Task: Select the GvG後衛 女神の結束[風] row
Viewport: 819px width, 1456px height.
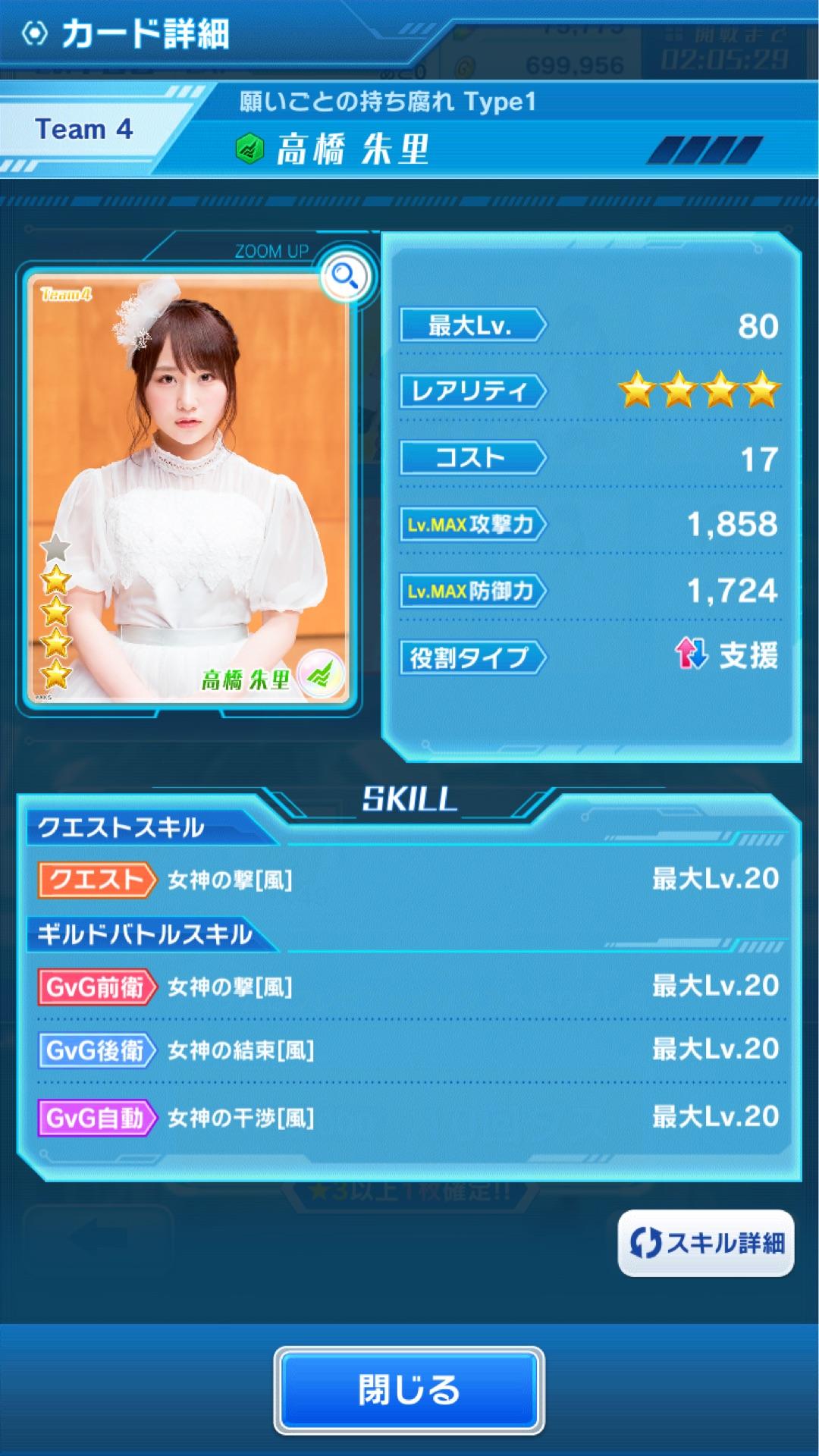Action: (x=408, y=1050)
